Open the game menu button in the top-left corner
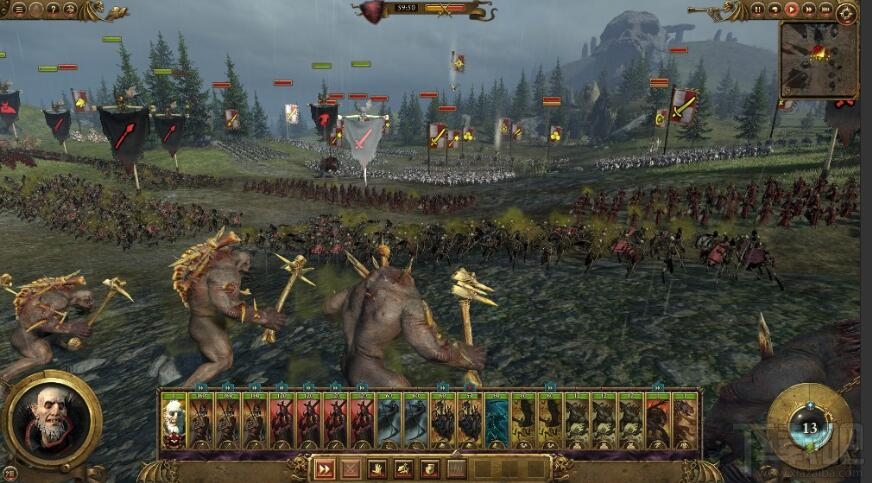 point(20,10)
